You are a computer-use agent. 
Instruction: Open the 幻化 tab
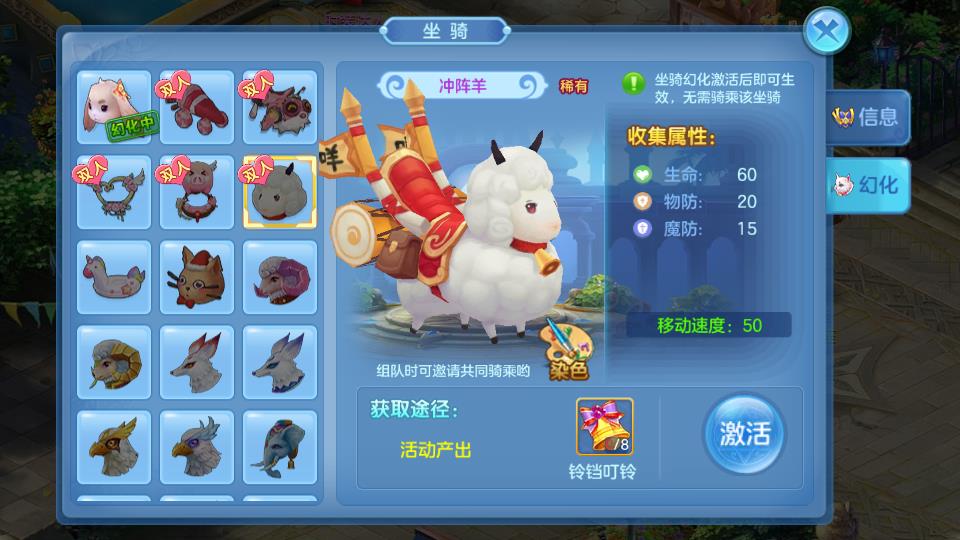tap(867, 185)
